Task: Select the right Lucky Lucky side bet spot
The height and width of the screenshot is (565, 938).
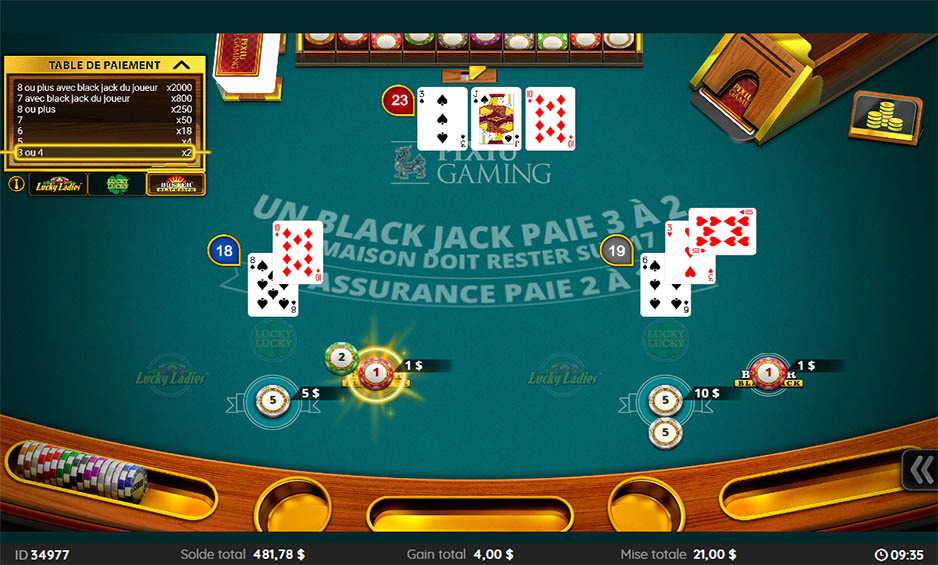Action: (x=665, y=338)
